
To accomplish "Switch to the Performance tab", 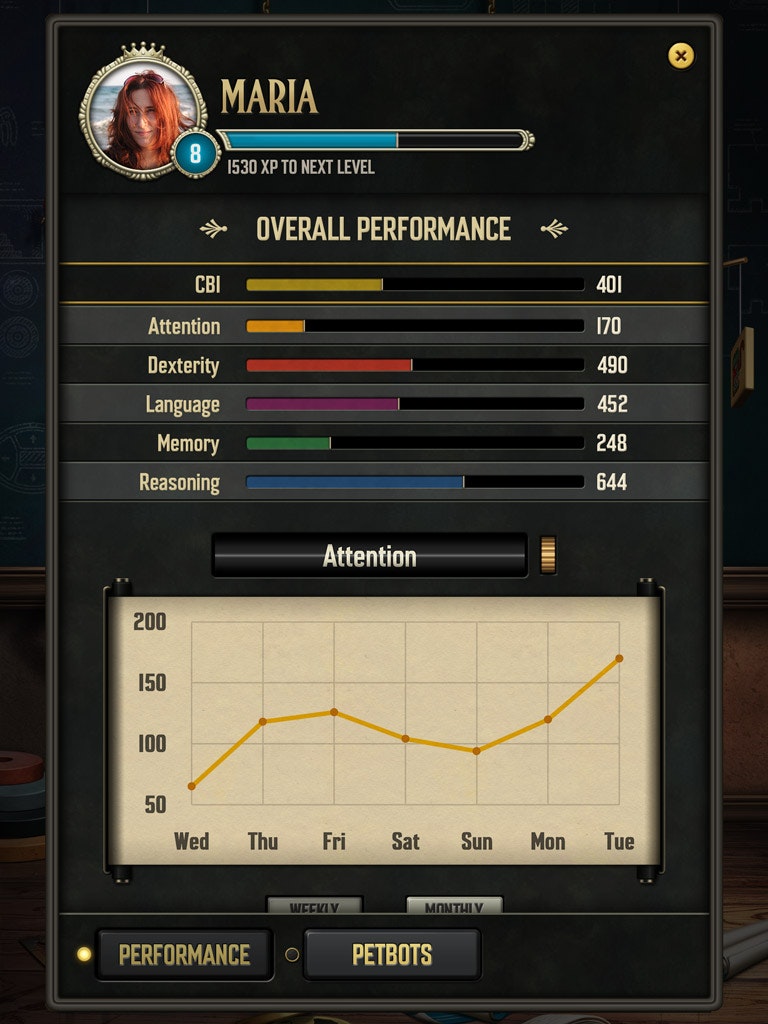I will 184,954.
